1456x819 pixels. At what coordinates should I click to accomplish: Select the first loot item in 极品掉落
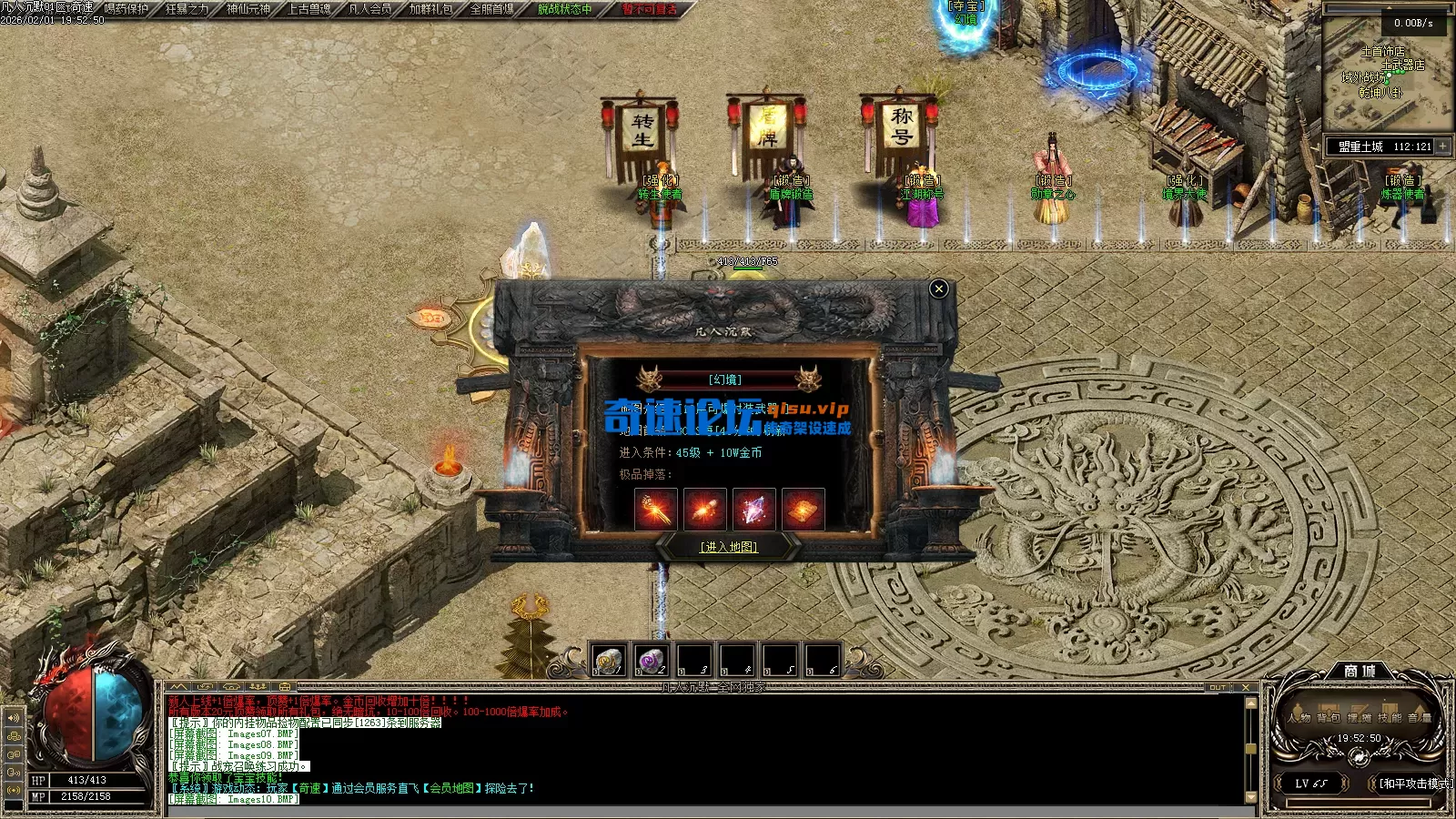tap(655, 509)
